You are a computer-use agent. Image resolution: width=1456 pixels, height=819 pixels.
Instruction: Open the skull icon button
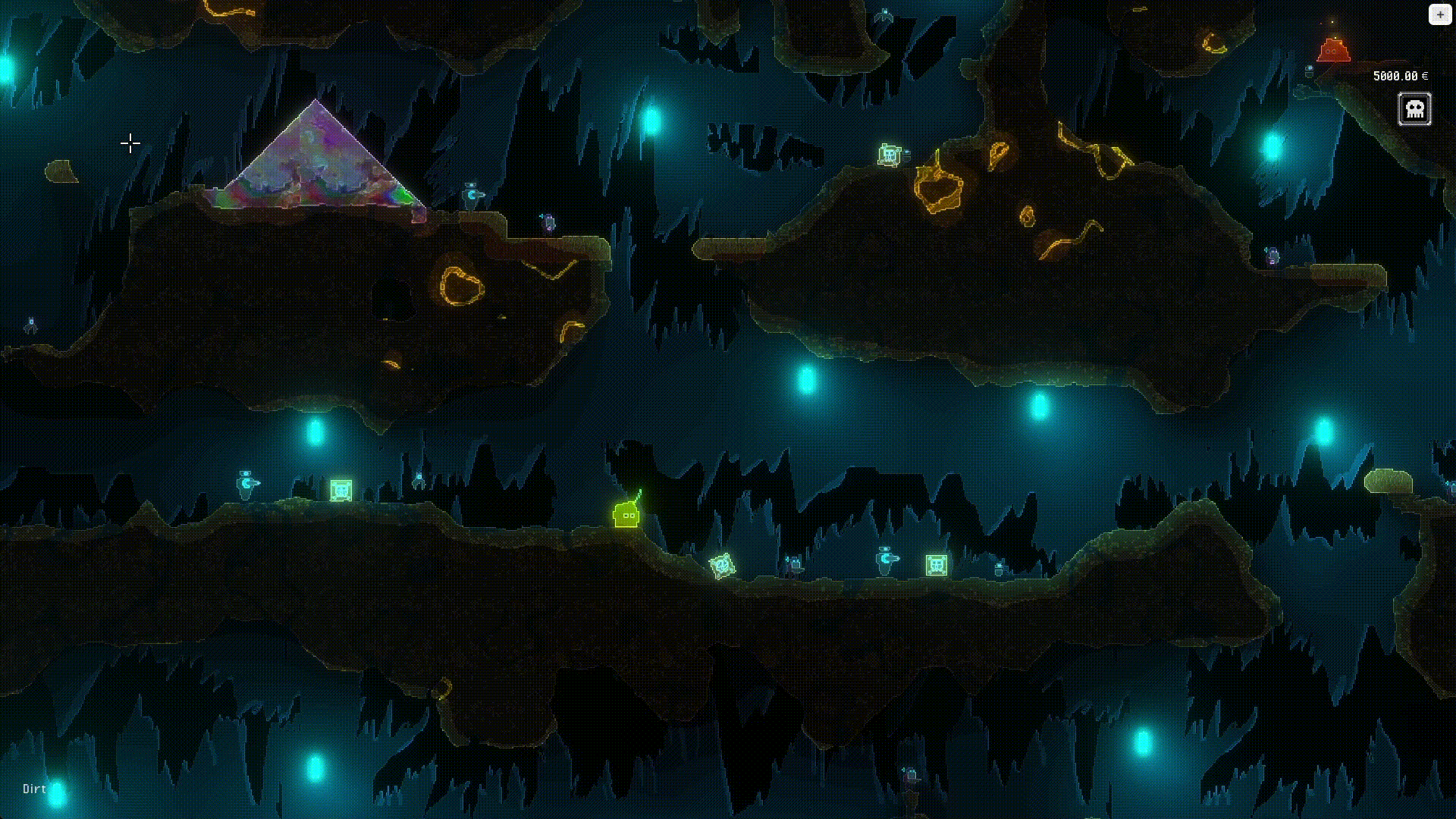point(1414,109)
